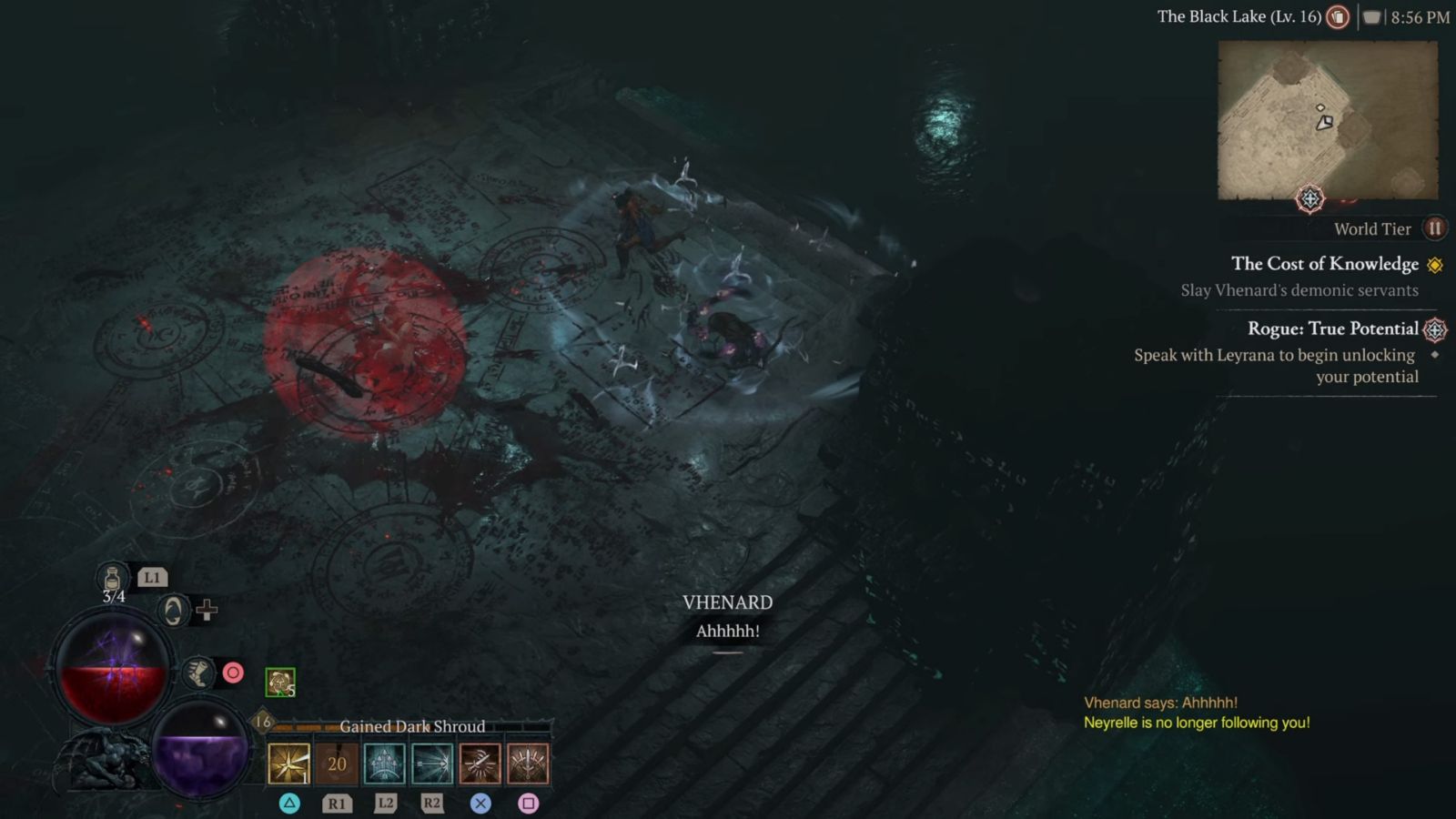Select the R2 piercing arrow skill icon

point(432,764)
